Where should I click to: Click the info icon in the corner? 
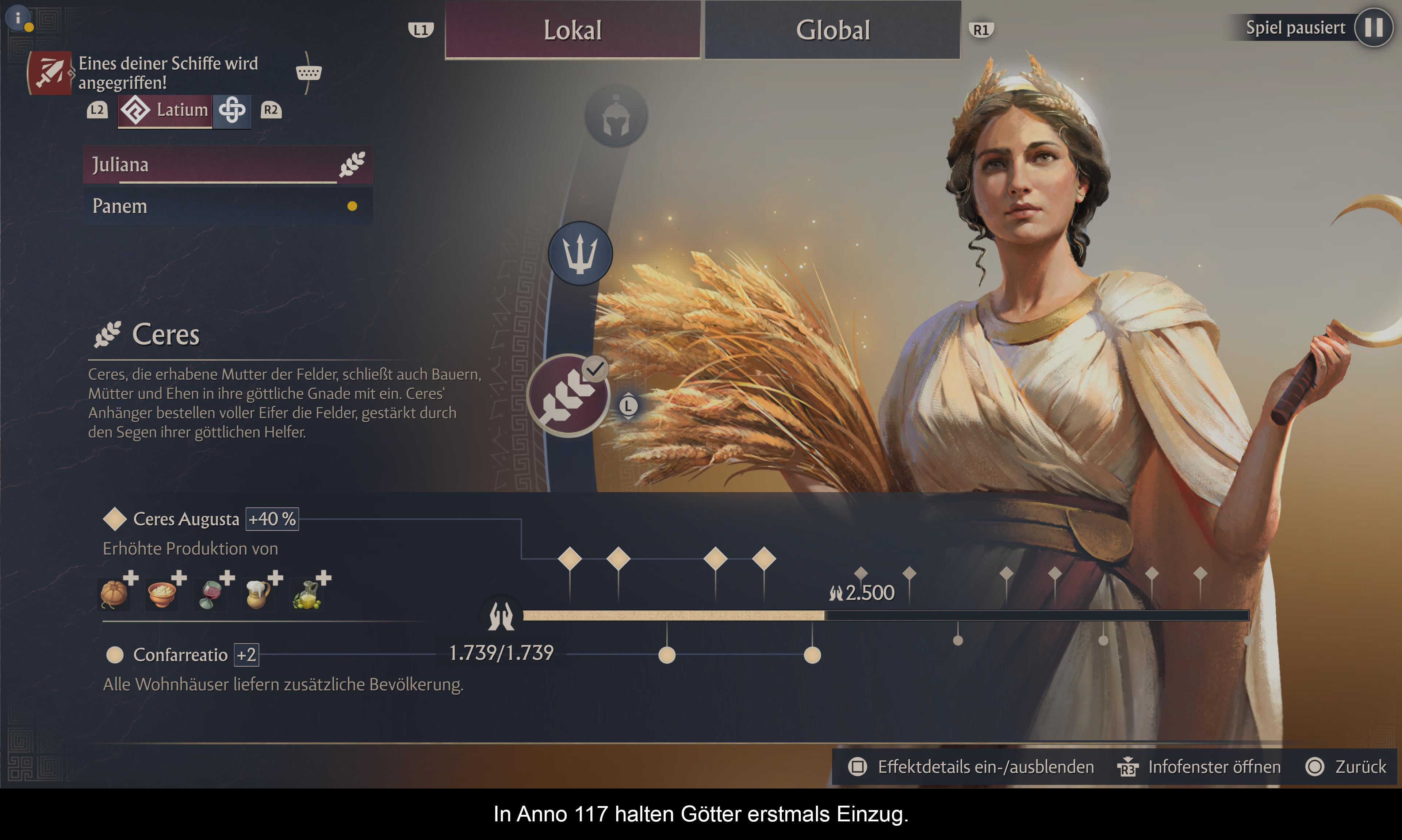[x=18, y=18]
